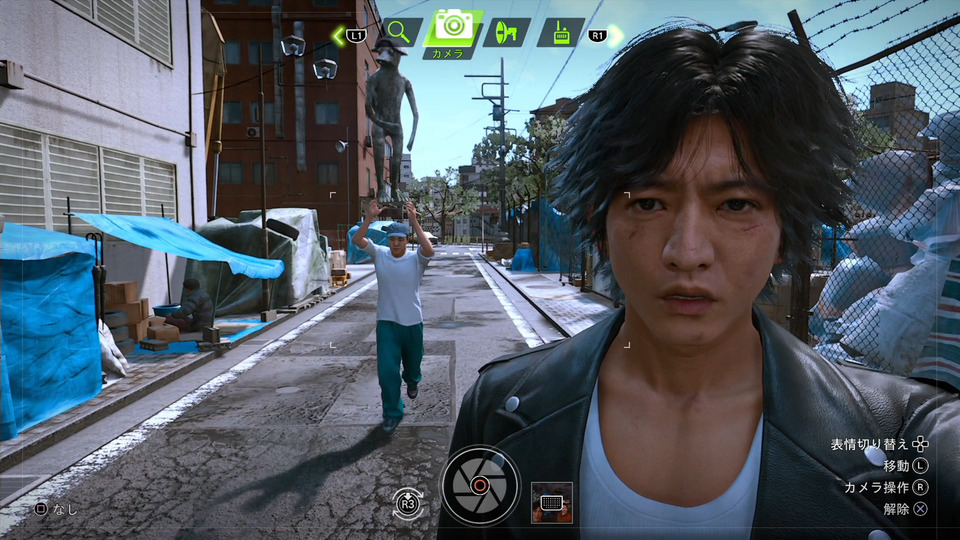Choose the カメラ camera mode icon
This screenshot has height=540, width=960.
(454, 28)
